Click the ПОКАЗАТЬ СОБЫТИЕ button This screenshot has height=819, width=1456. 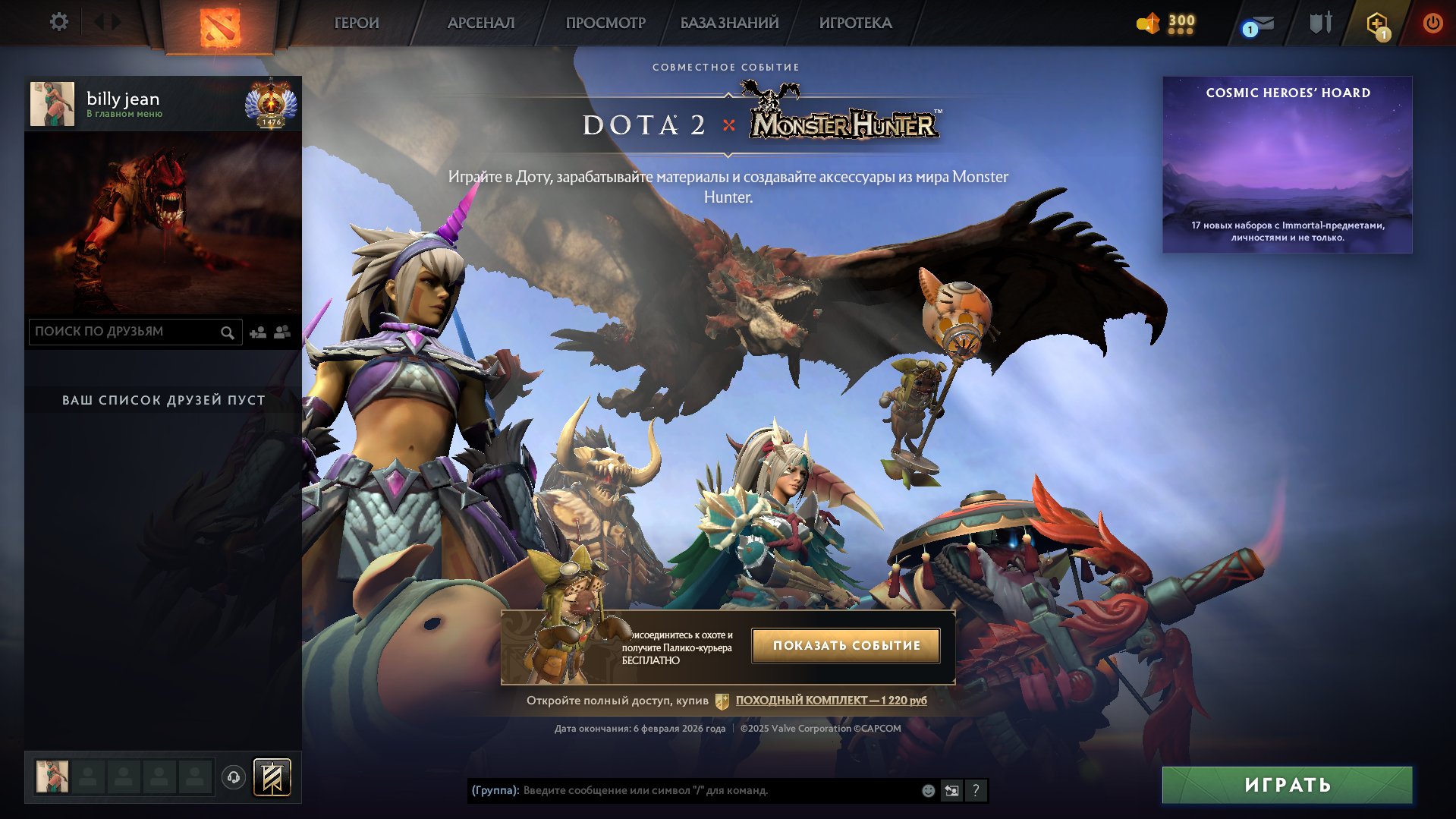pos(845,644)
